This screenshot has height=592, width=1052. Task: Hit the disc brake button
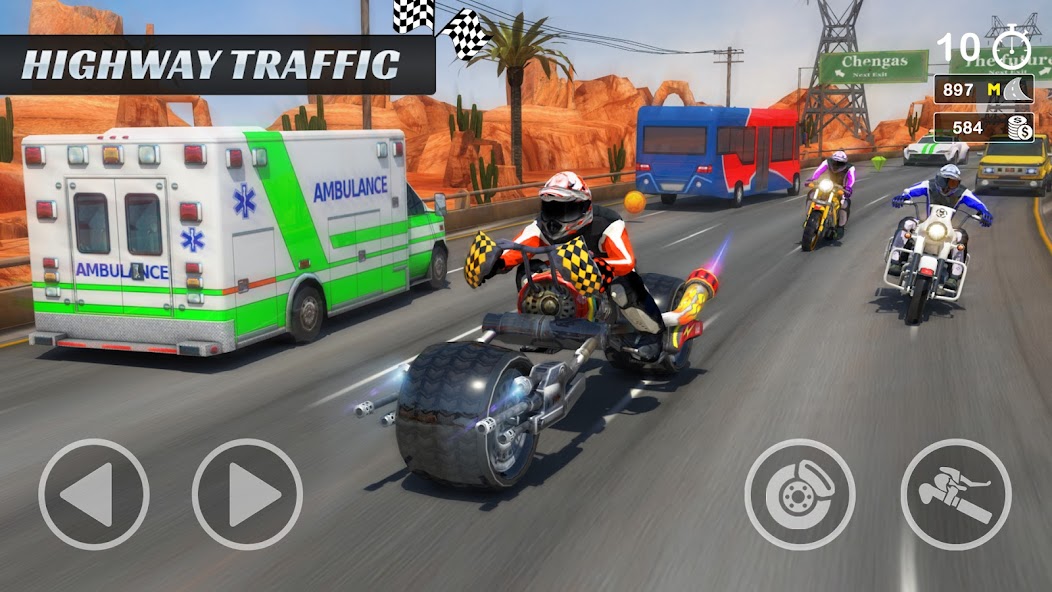point(799,494)
